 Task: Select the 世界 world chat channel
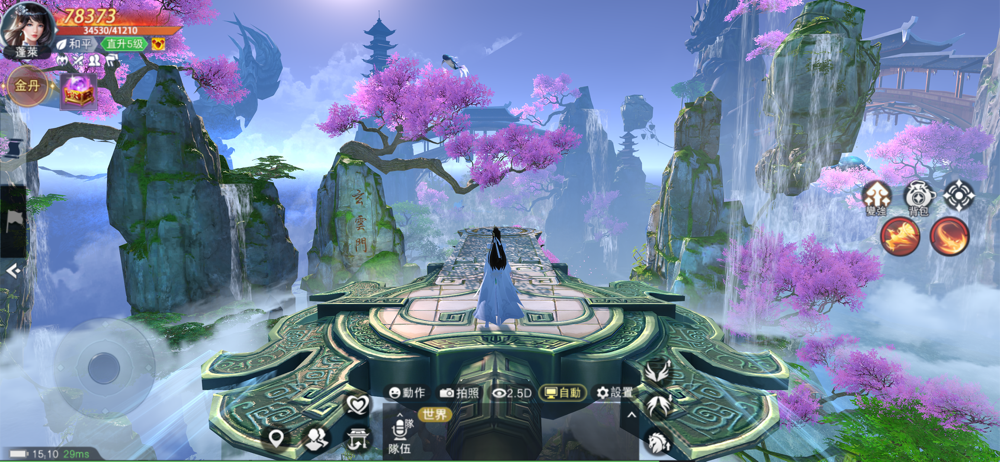[434, 414]
